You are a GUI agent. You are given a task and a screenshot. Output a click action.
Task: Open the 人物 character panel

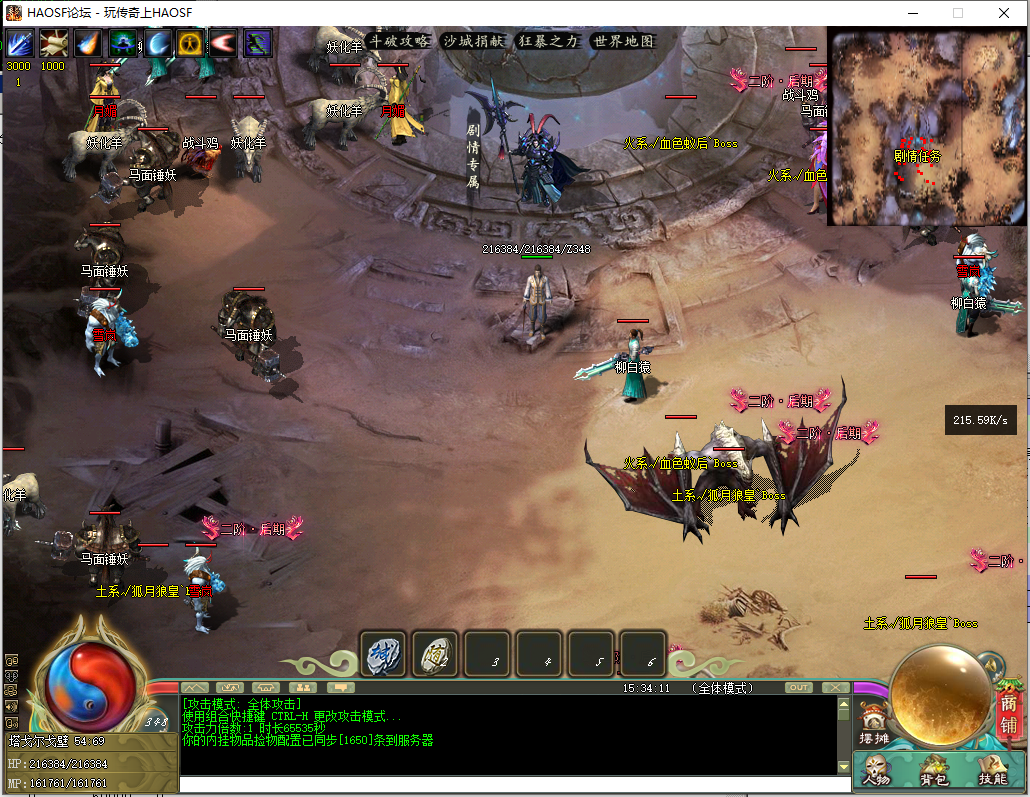876,769
